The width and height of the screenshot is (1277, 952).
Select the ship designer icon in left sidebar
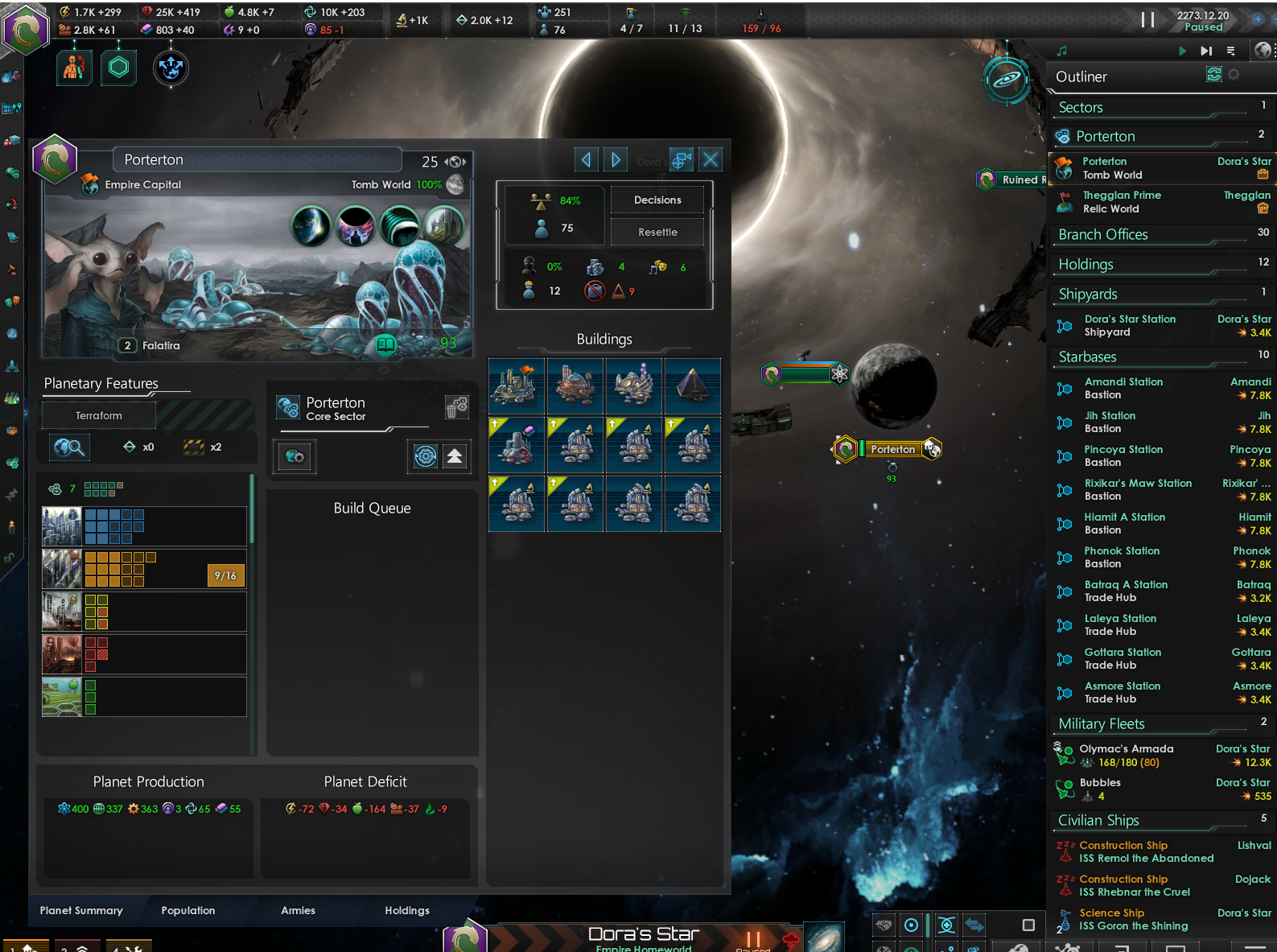11,366
